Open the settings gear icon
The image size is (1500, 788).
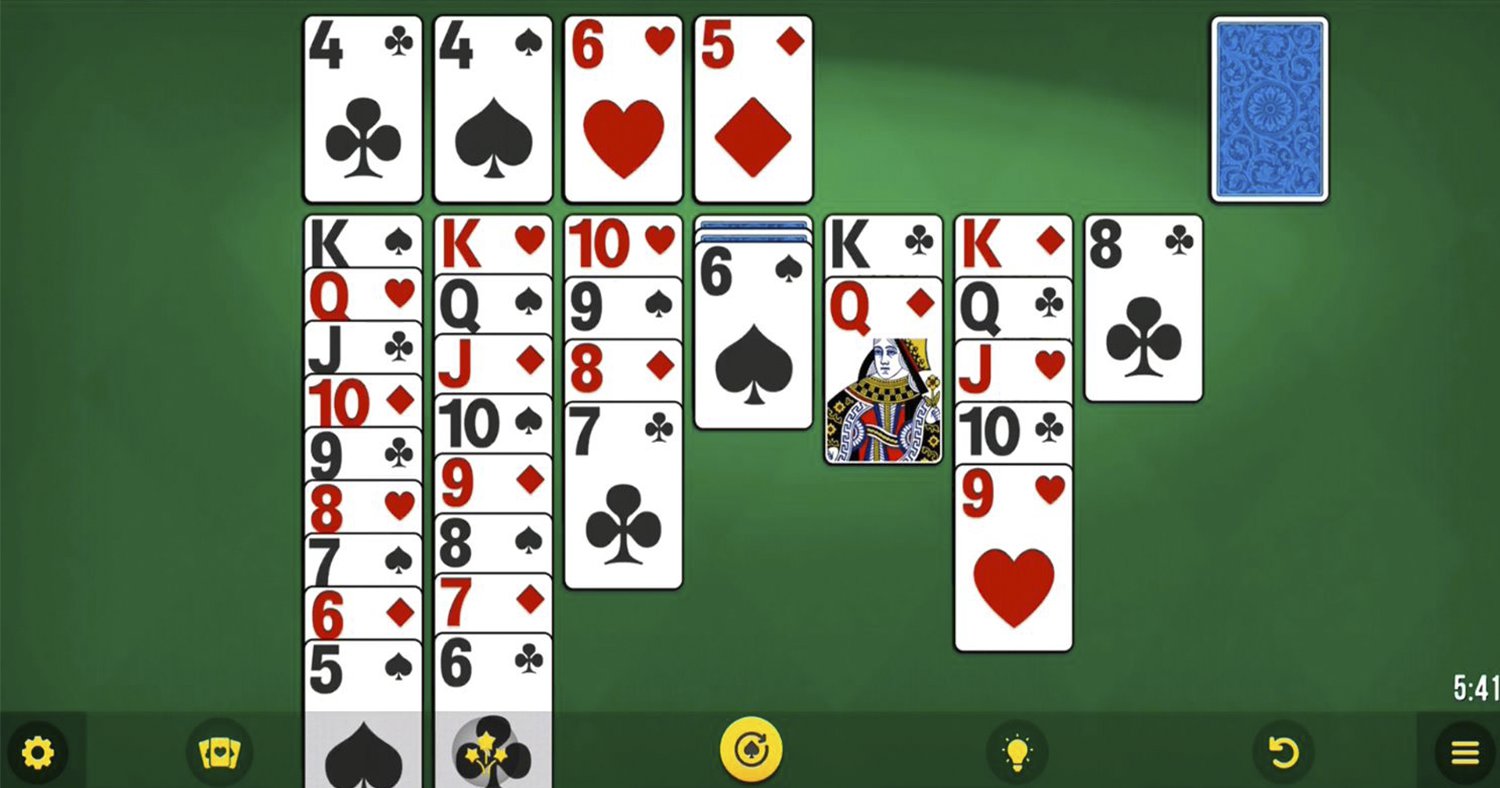37,751
